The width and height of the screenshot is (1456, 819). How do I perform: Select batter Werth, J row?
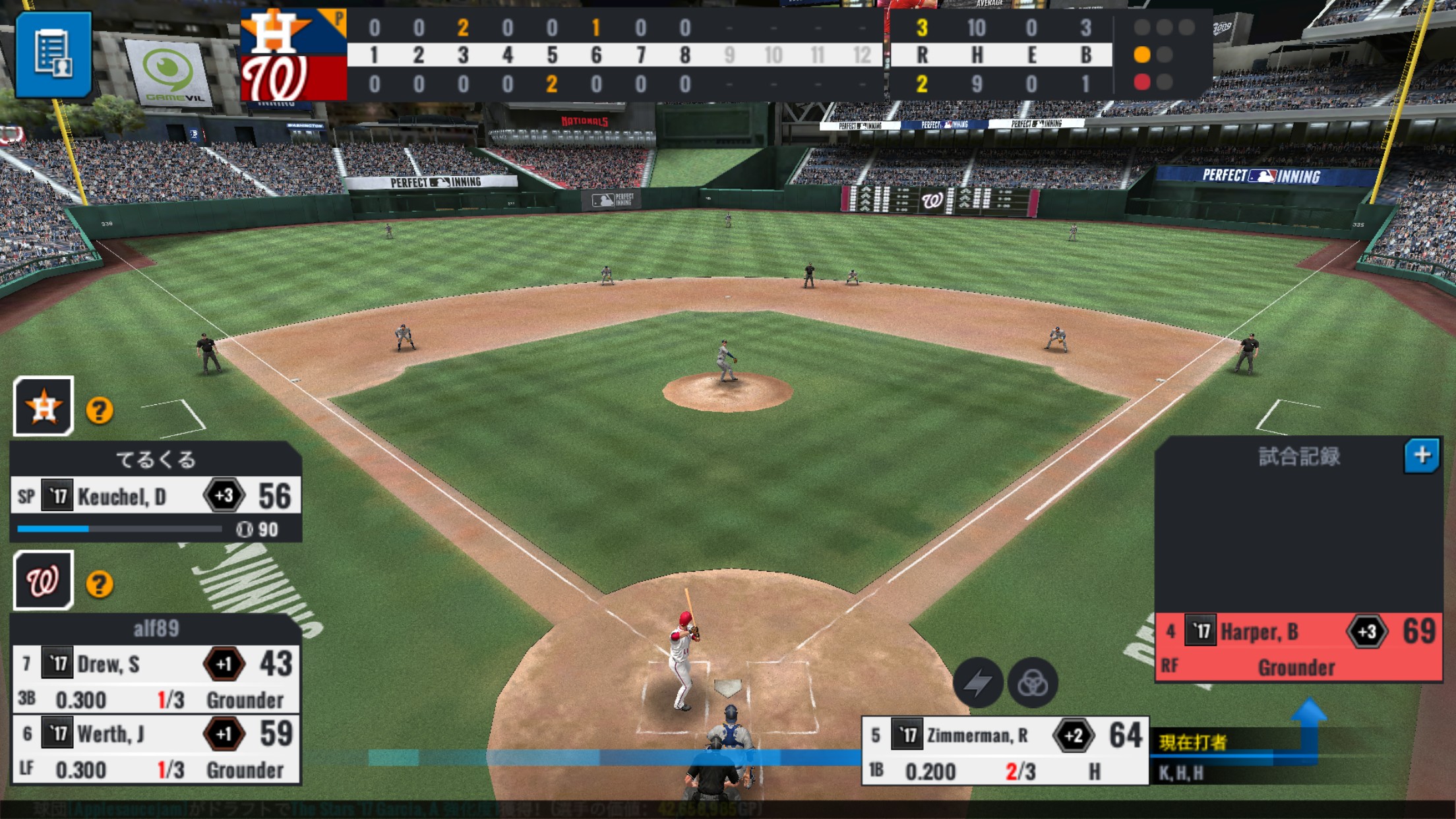(156, 750)
